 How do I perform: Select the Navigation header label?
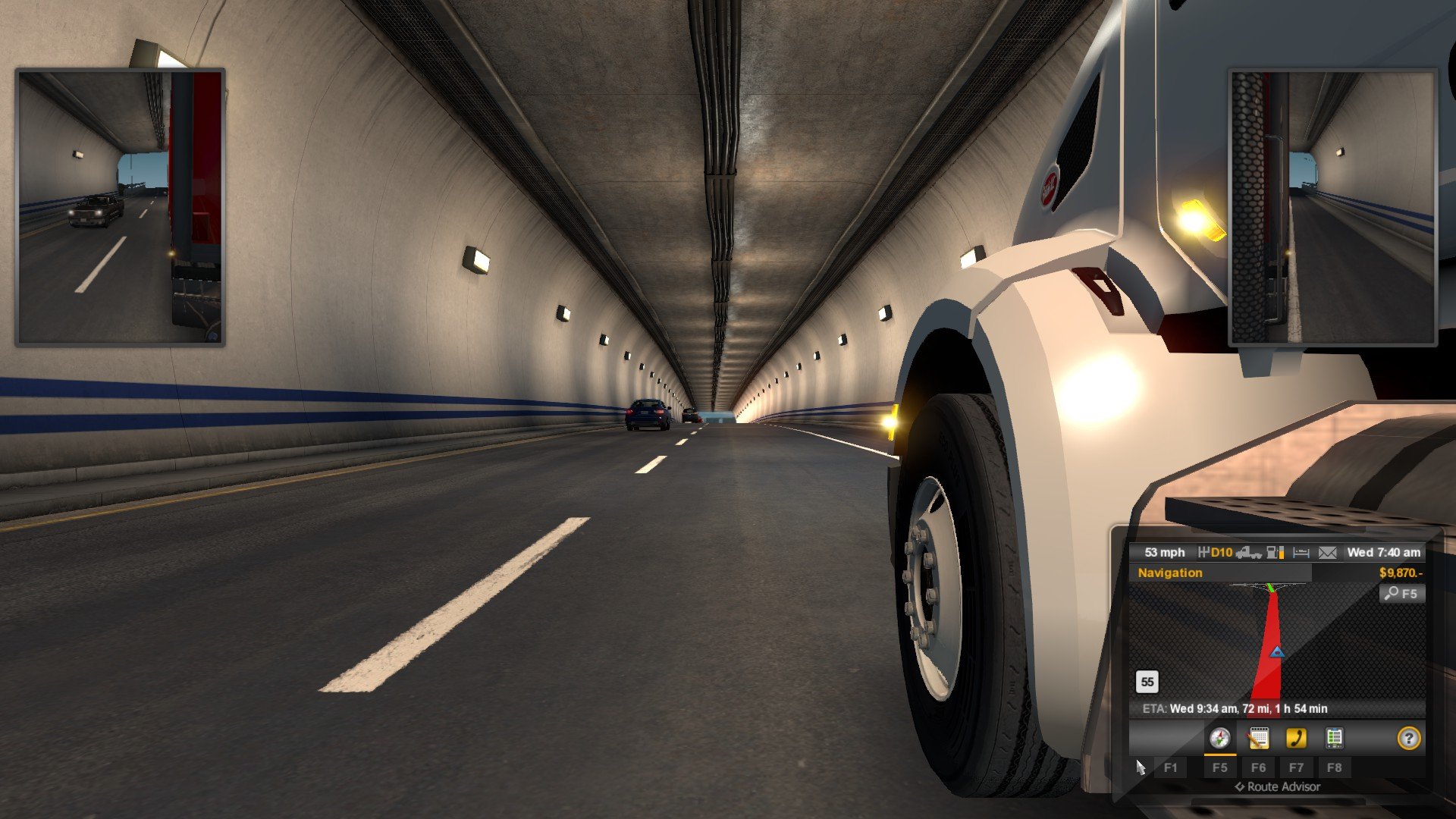(x=1169, y=573)
